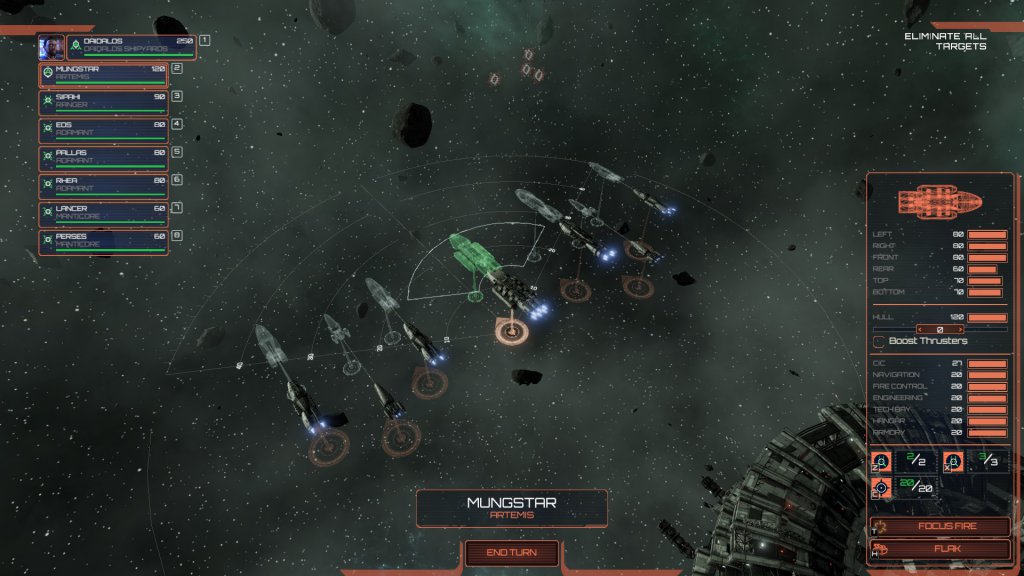End the current turn
This screenshot has height=576, width=1024.
pyautogui.click(x=511, y=553)
